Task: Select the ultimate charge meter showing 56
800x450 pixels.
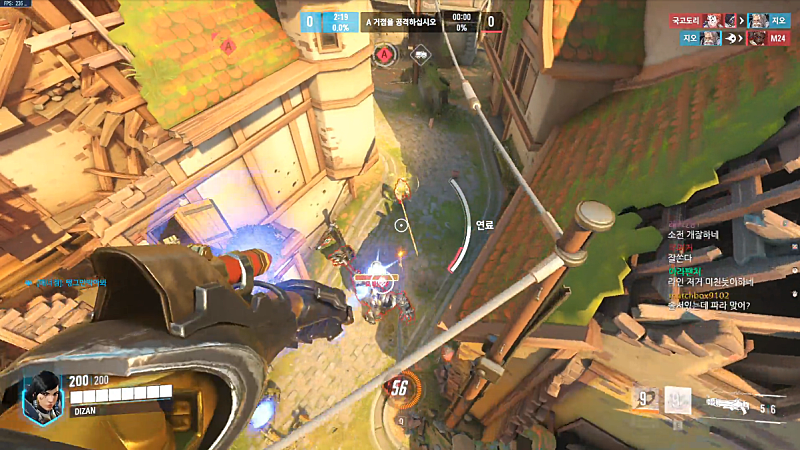Action: 400,387
